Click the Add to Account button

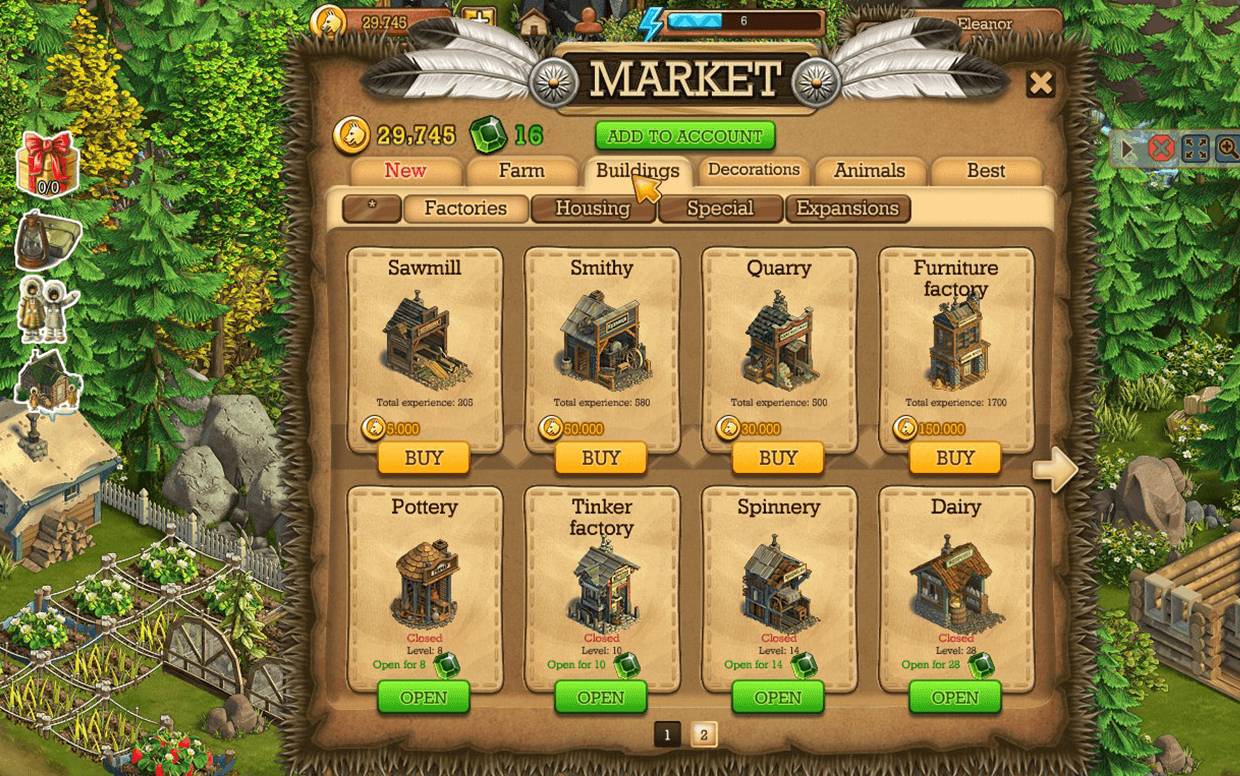click(x=685, y=136)
